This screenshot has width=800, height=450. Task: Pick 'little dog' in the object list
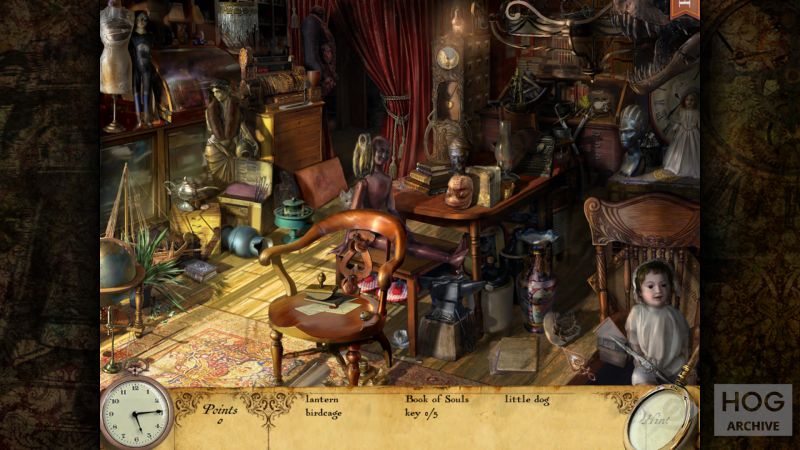527,398
